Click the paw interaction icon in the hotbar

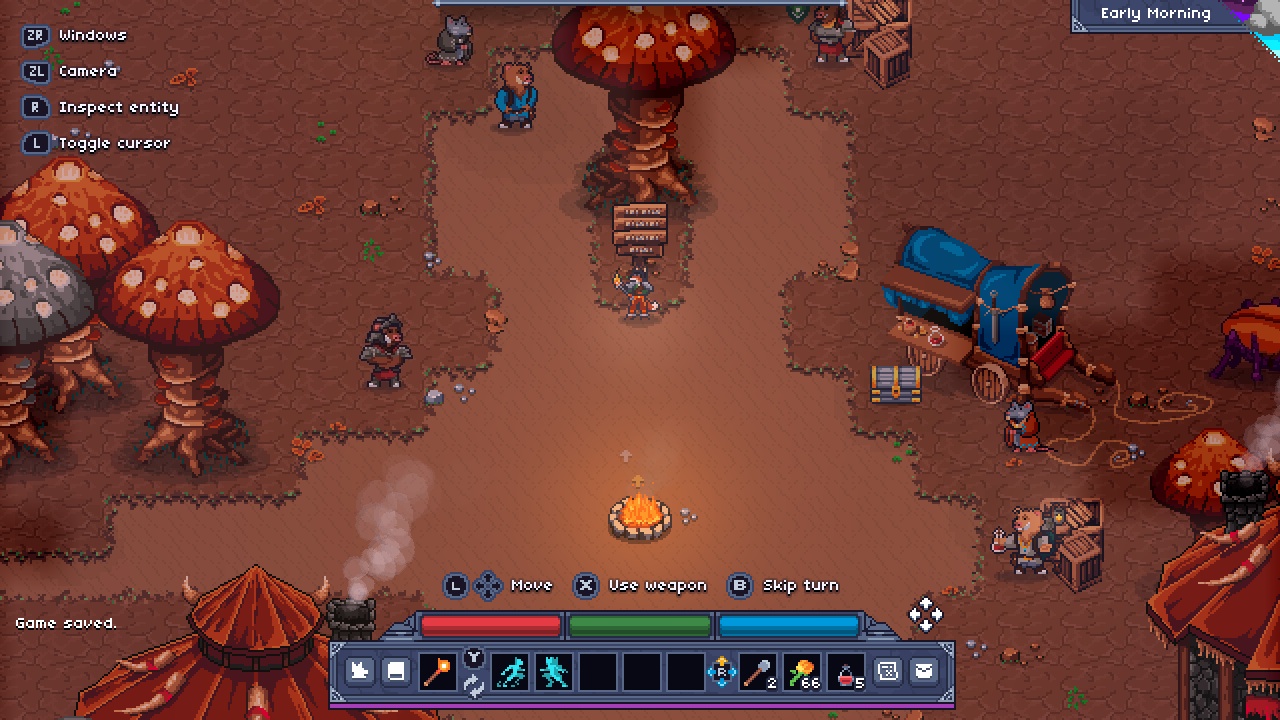point(359,671)
